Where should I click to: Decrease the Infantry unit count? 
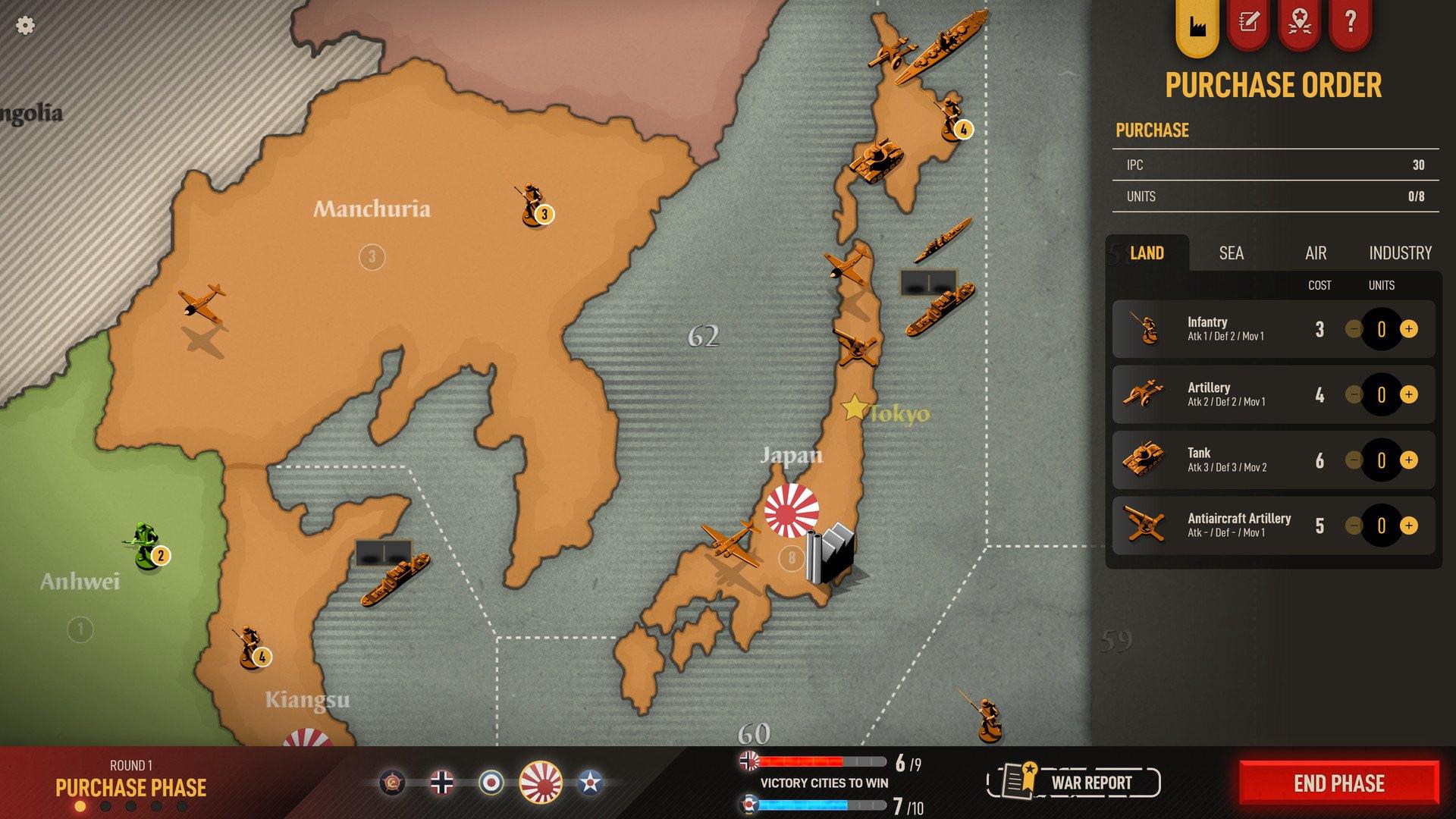coord(1354,329)
